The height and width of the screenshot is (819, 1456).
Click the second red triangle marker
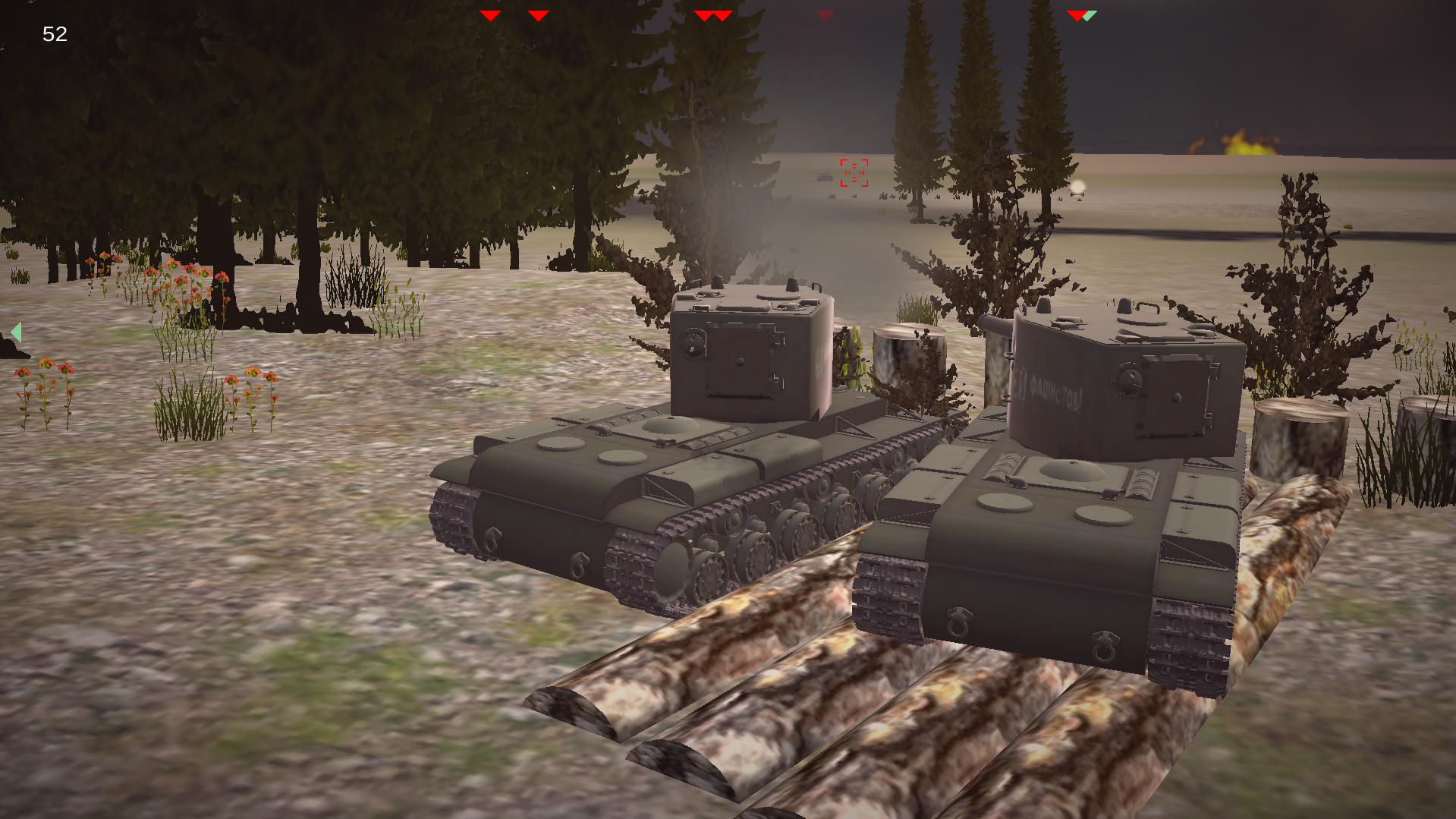pyautogui.click(x=539, y=14)
